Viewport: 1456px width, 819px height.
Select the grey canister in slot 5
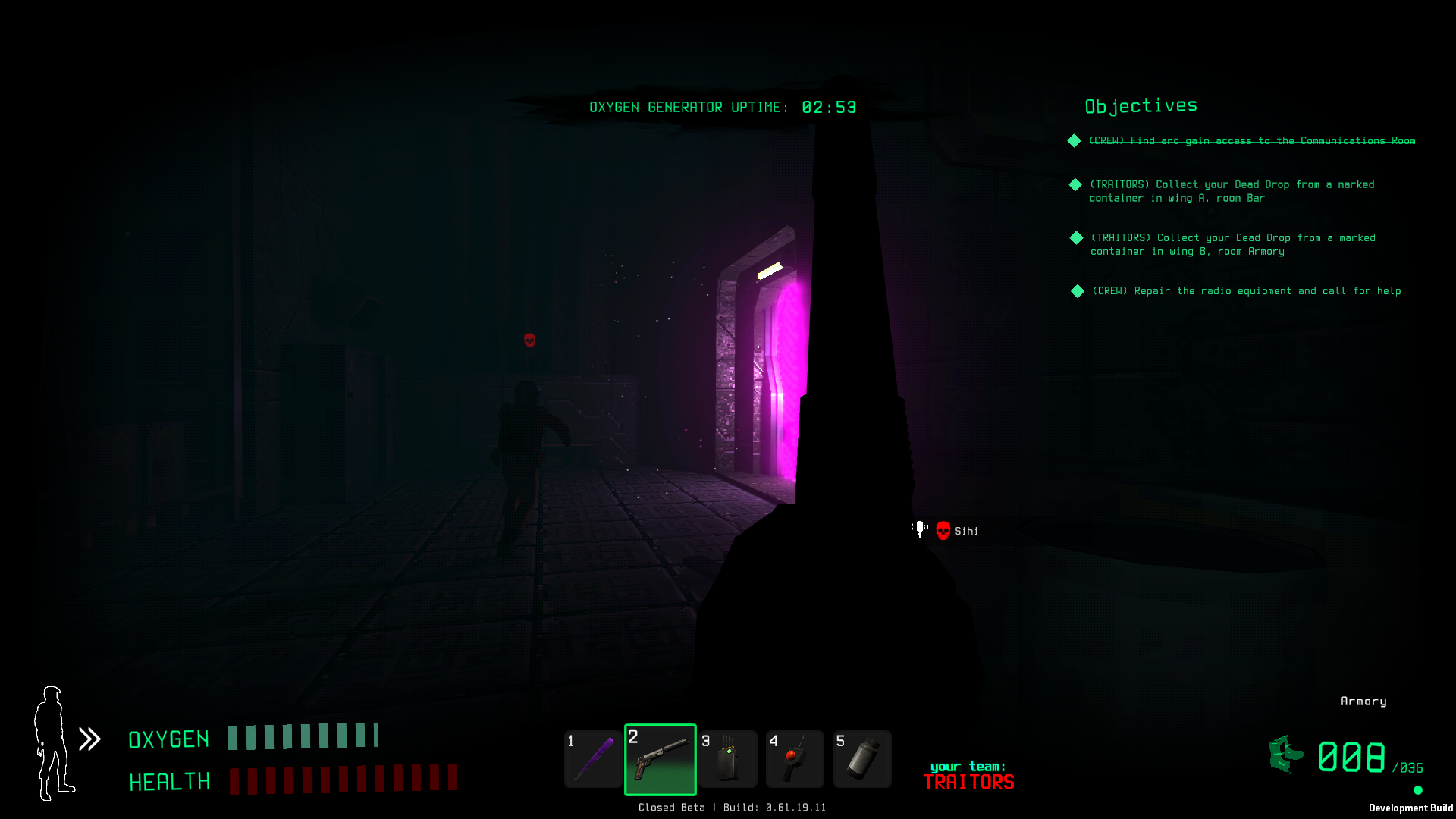click(862, 759)
